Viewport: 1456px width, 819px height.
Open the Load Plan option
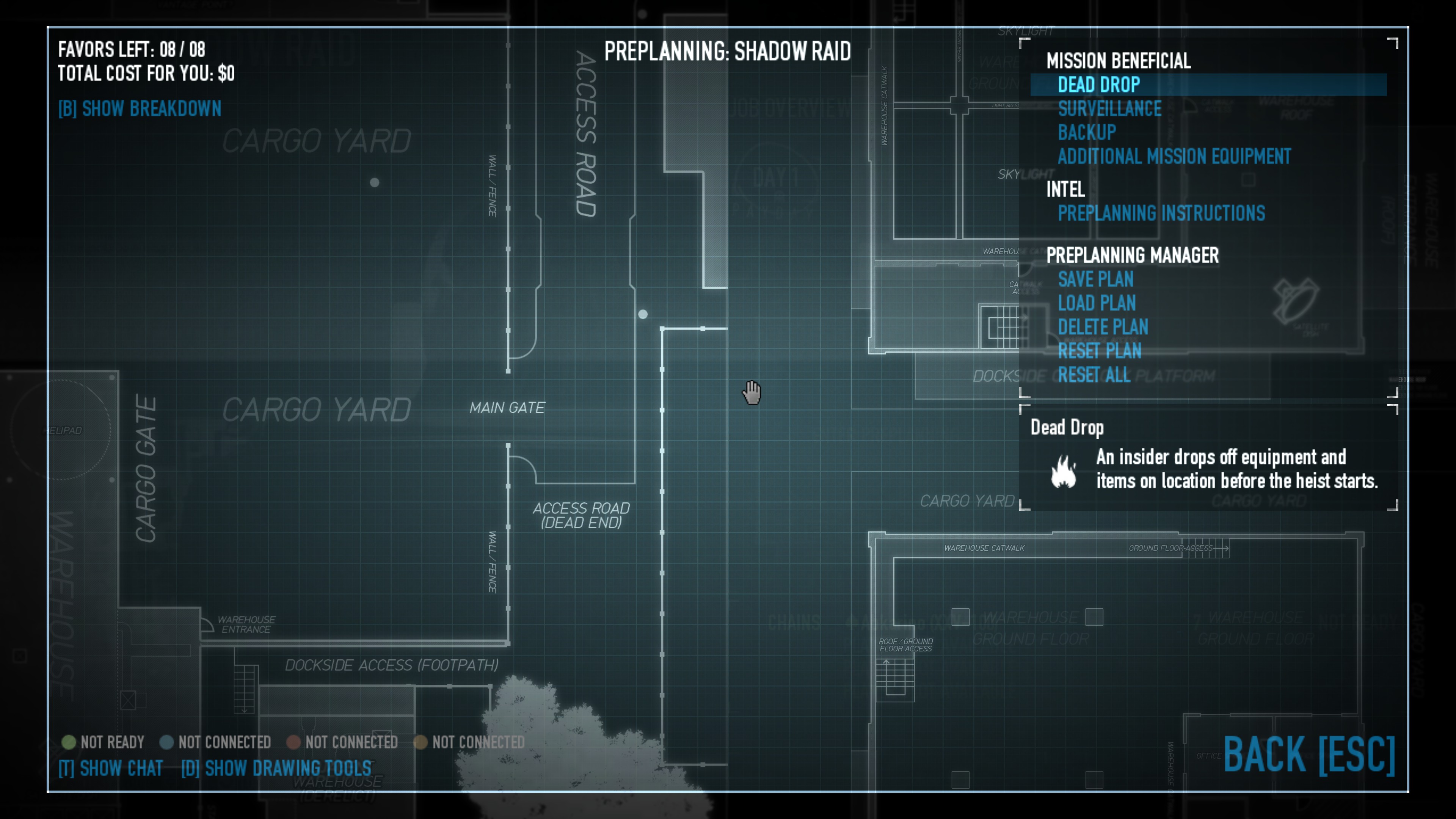1097,303
